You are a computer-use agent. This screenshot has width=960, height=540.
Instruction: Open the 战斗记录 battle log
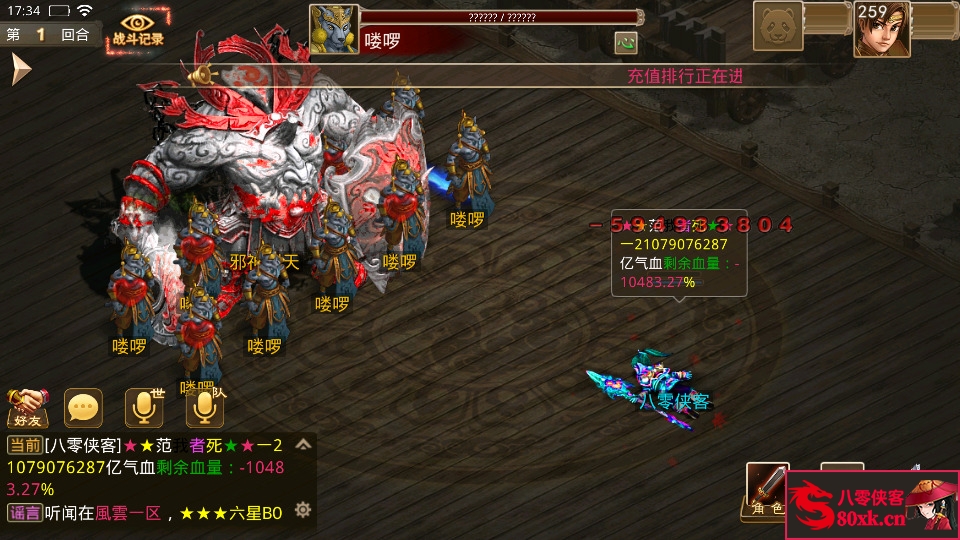point(138,28)
